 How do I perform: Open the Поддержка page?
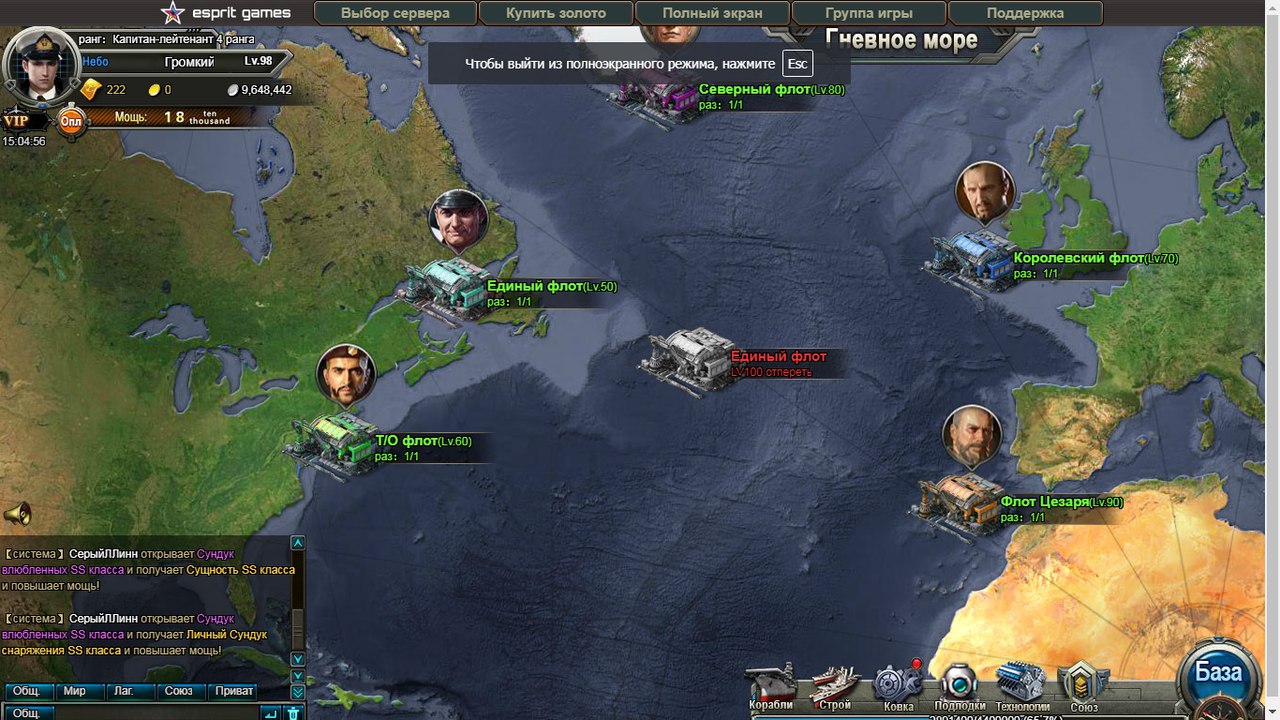(1025, 13)
